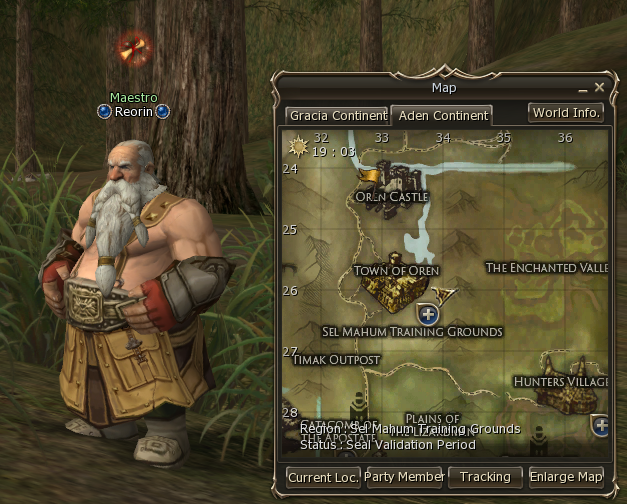Click the shield marker below Town of Oren
Viewport: 627px width, 504px height.
pos(430,314)
